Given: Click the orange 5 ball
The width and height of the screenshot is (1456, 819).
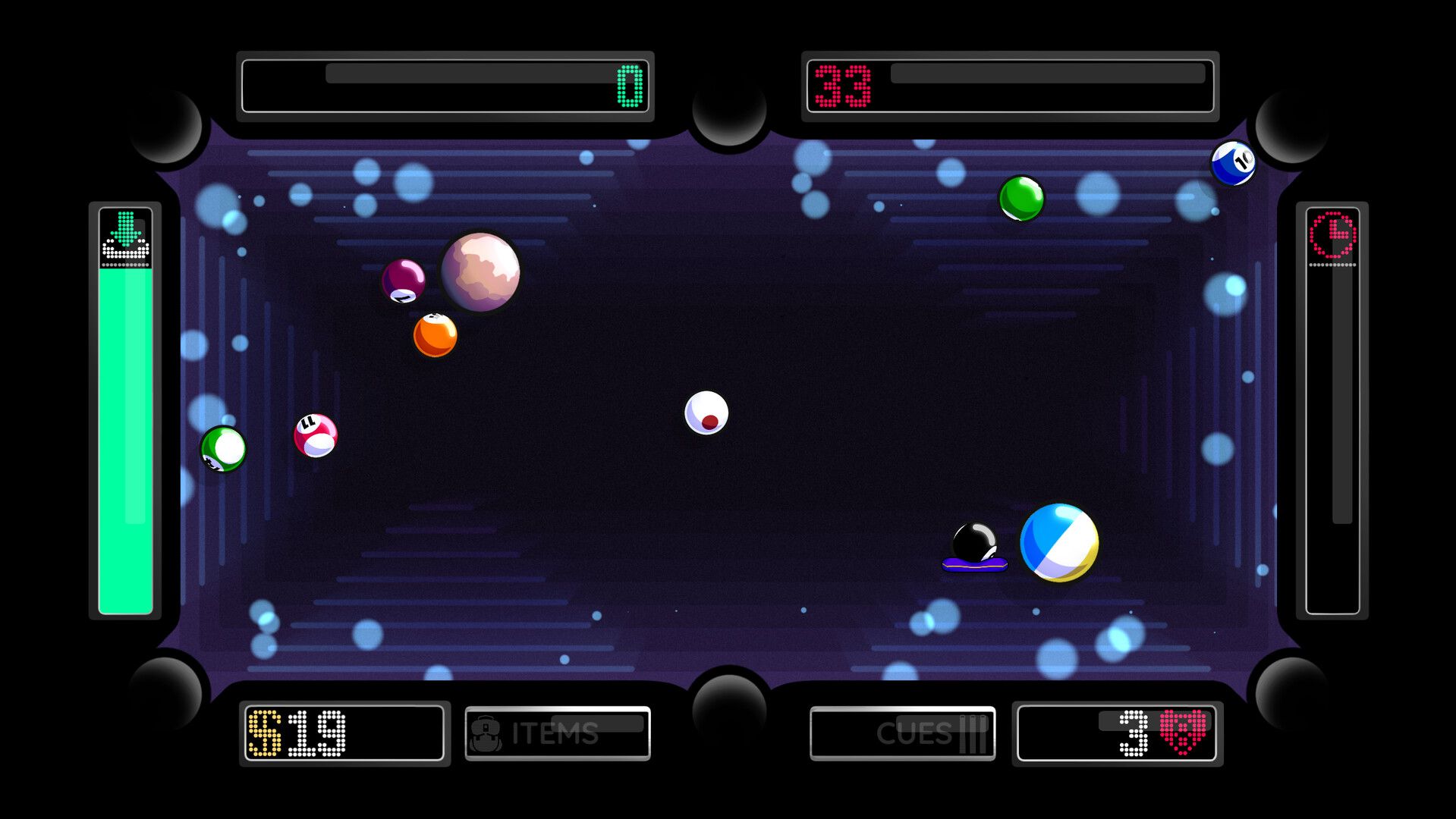Looking at the screenshot, I should point(434,335).
